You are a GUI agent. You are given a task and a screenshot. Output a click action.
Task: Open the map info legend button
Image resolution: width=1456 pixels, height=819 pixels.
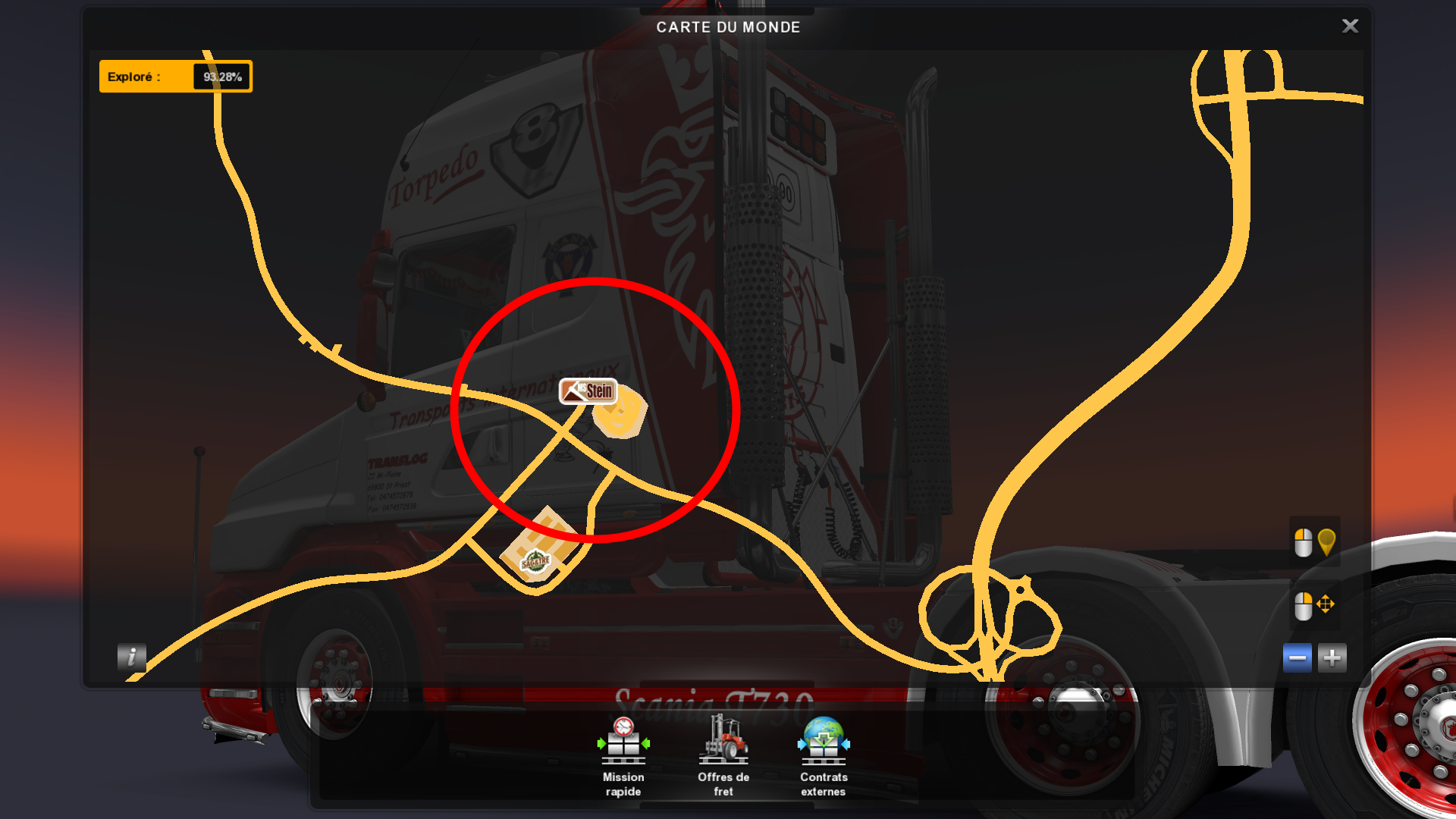coord(131,657)
